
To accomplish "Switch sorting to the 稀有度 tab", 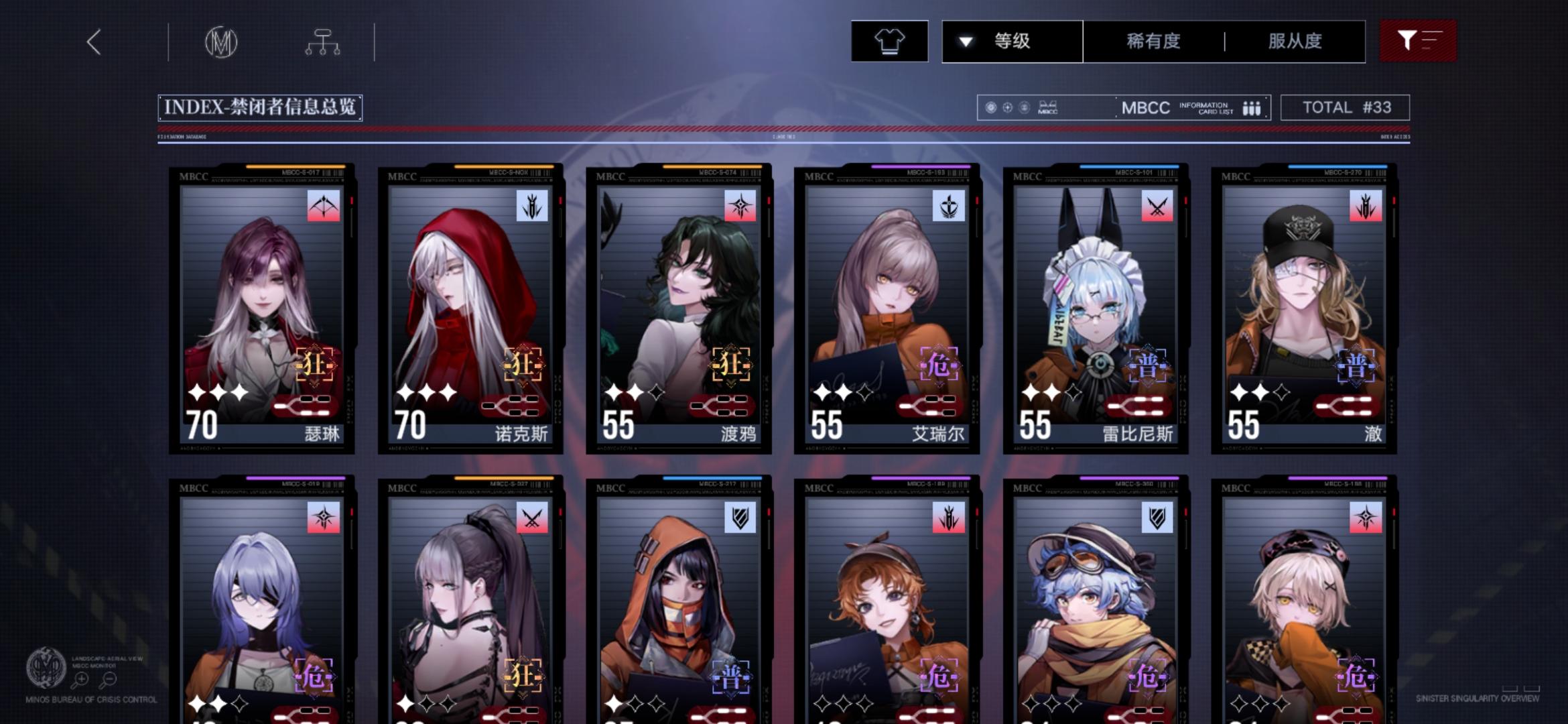I will pyautogui.click(x=1153, y=42).
